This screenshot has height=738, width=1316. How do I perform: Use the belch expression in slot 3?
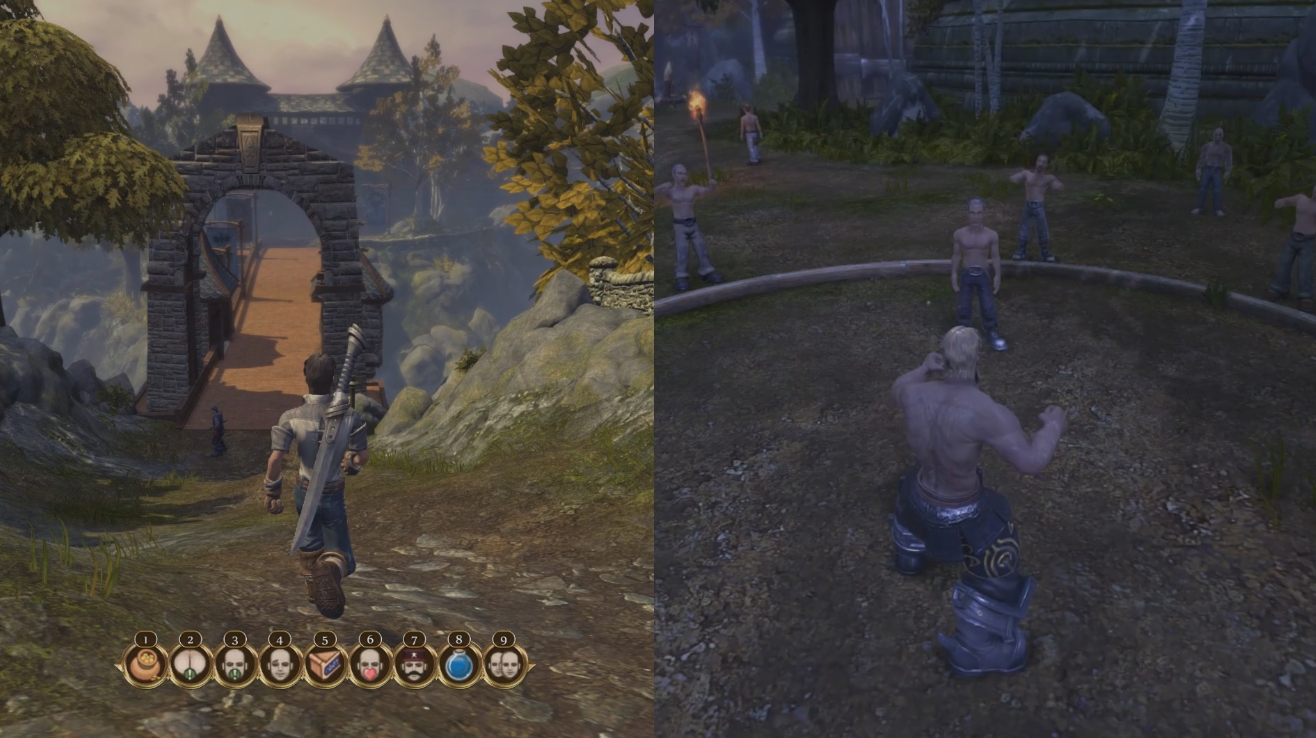pos(235,662)
